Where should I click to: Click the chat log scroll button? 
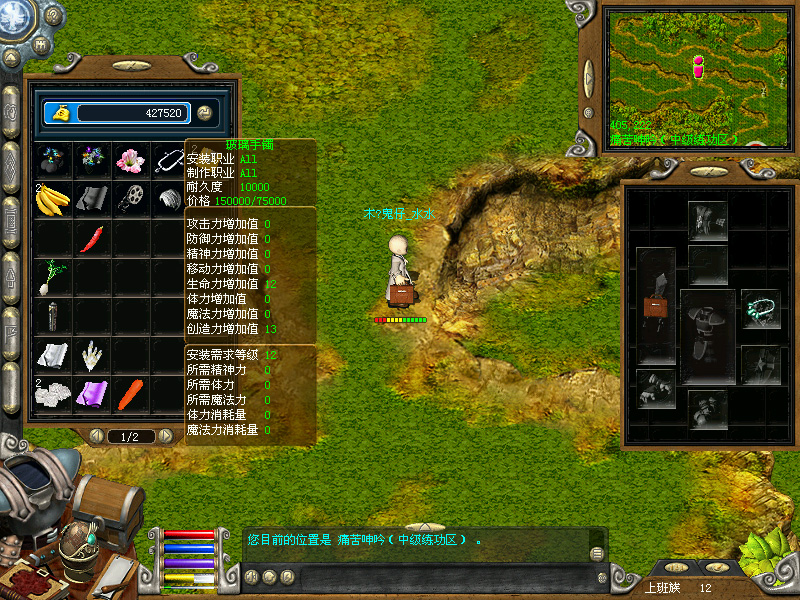tap(597, 553)
